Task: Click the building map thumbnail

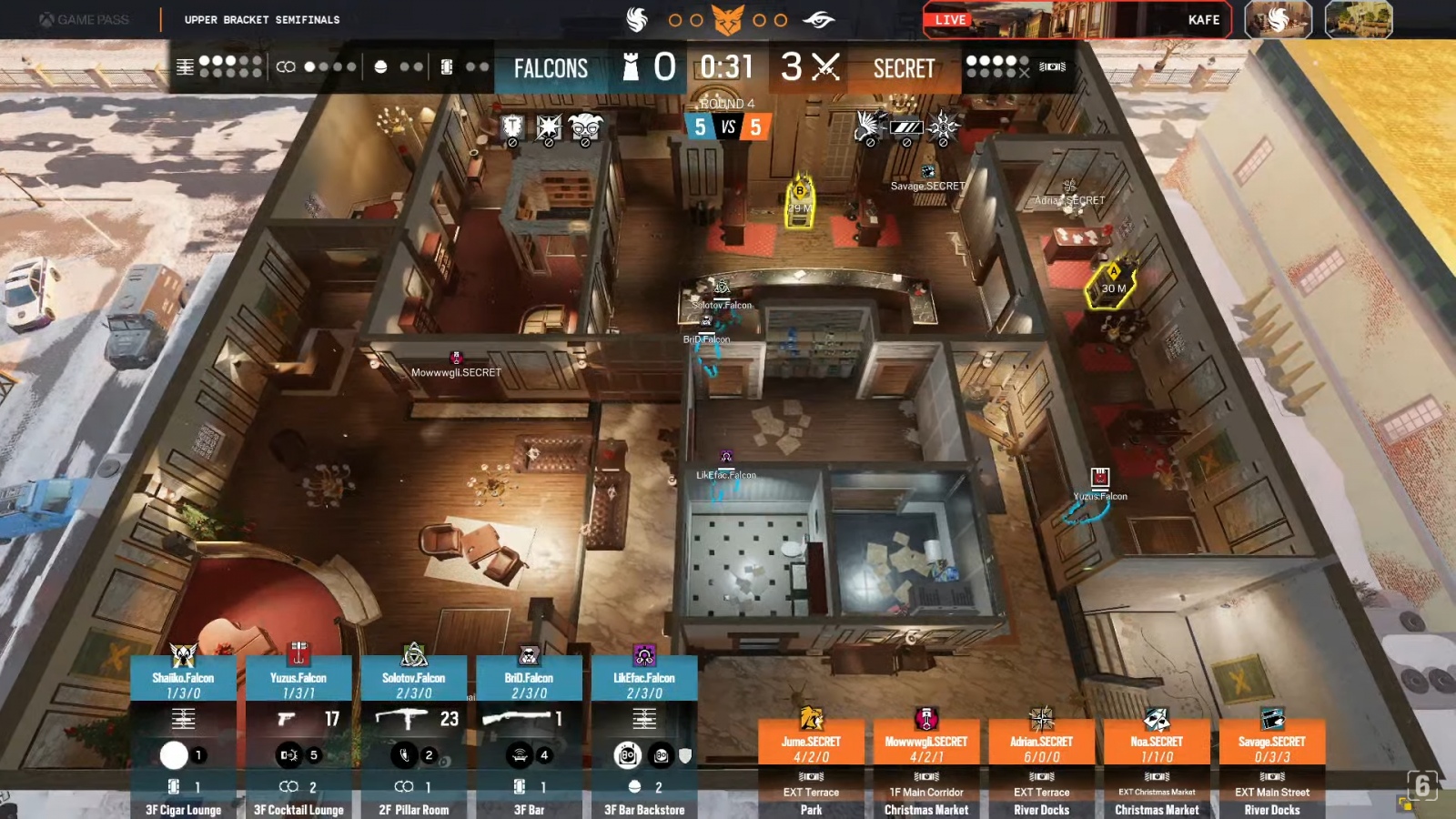Action: click(1359, 19)
